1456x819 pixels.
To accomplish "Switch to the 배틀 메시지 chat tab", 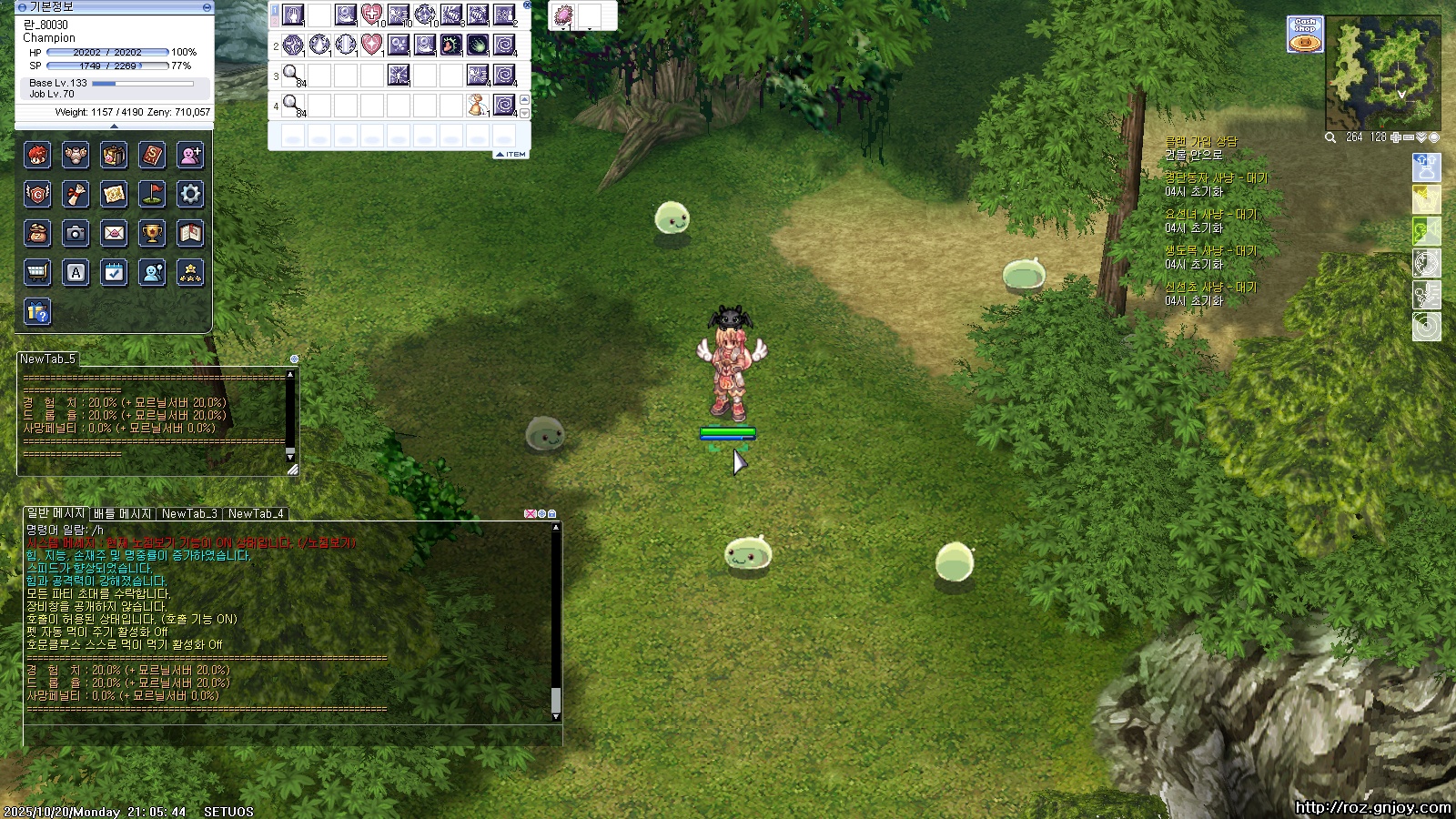I will (x=123, y=513).
